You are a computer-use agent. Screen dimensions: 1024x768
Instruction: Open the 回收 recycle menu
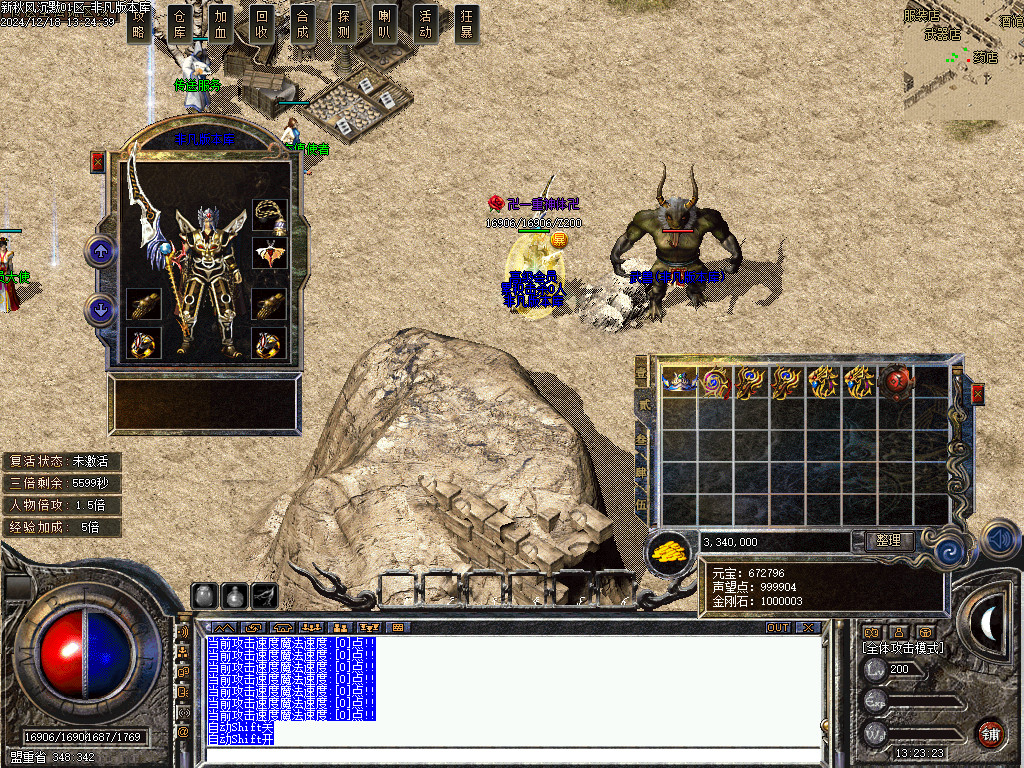tap(262, 24)
